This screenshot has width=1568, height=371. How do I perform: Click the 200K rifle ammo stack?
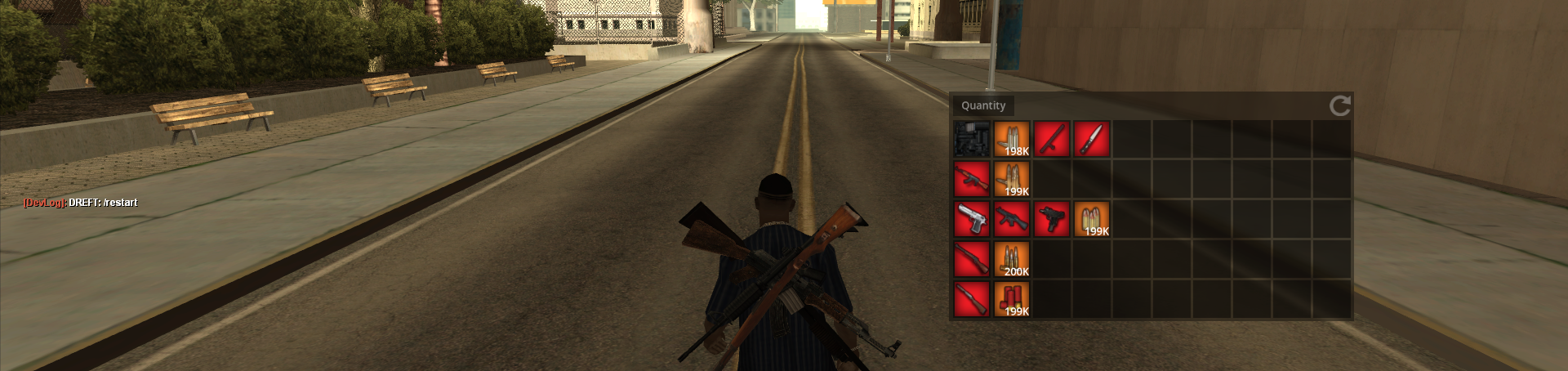tap(1012, 259)
